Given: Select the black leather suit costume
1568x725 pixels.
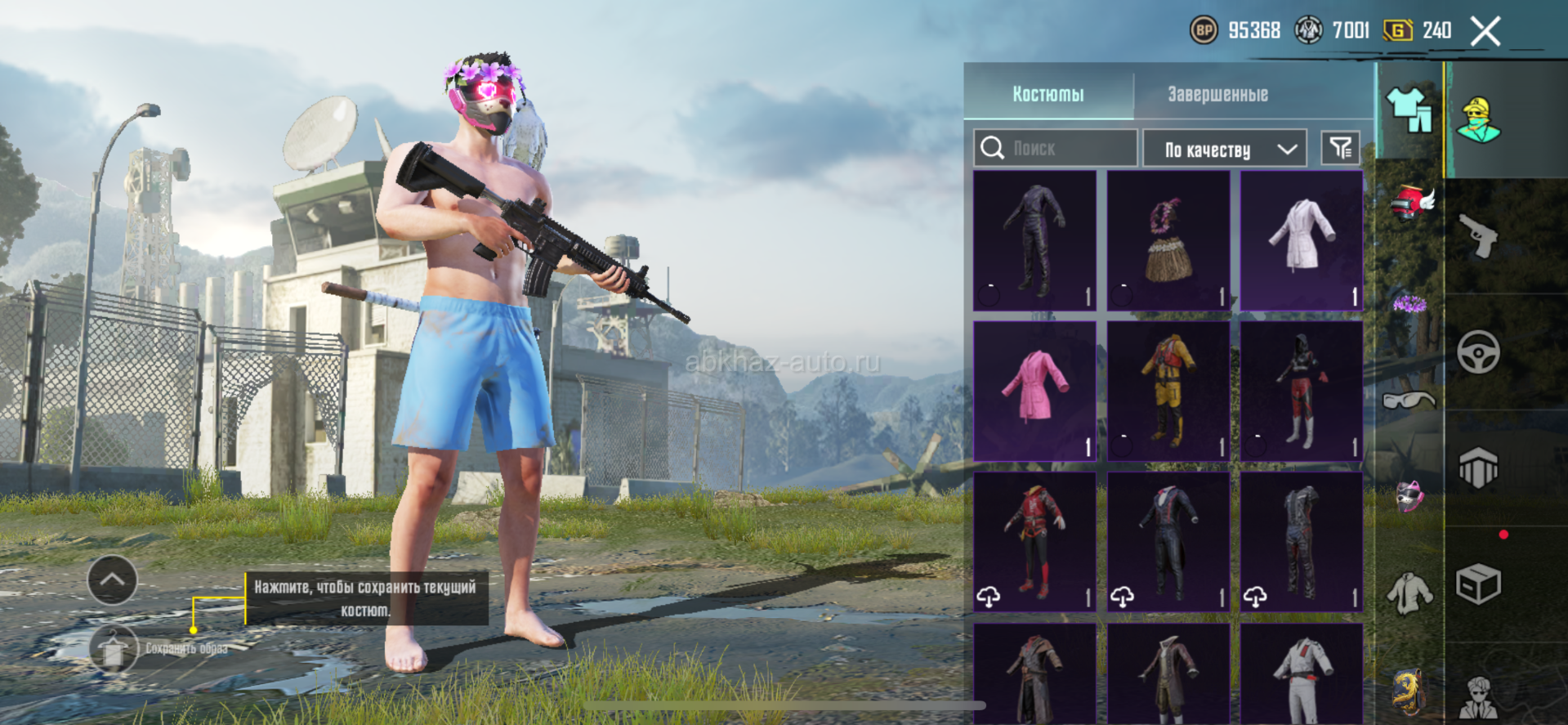Looking at the screenshot, I should 1034,240.
